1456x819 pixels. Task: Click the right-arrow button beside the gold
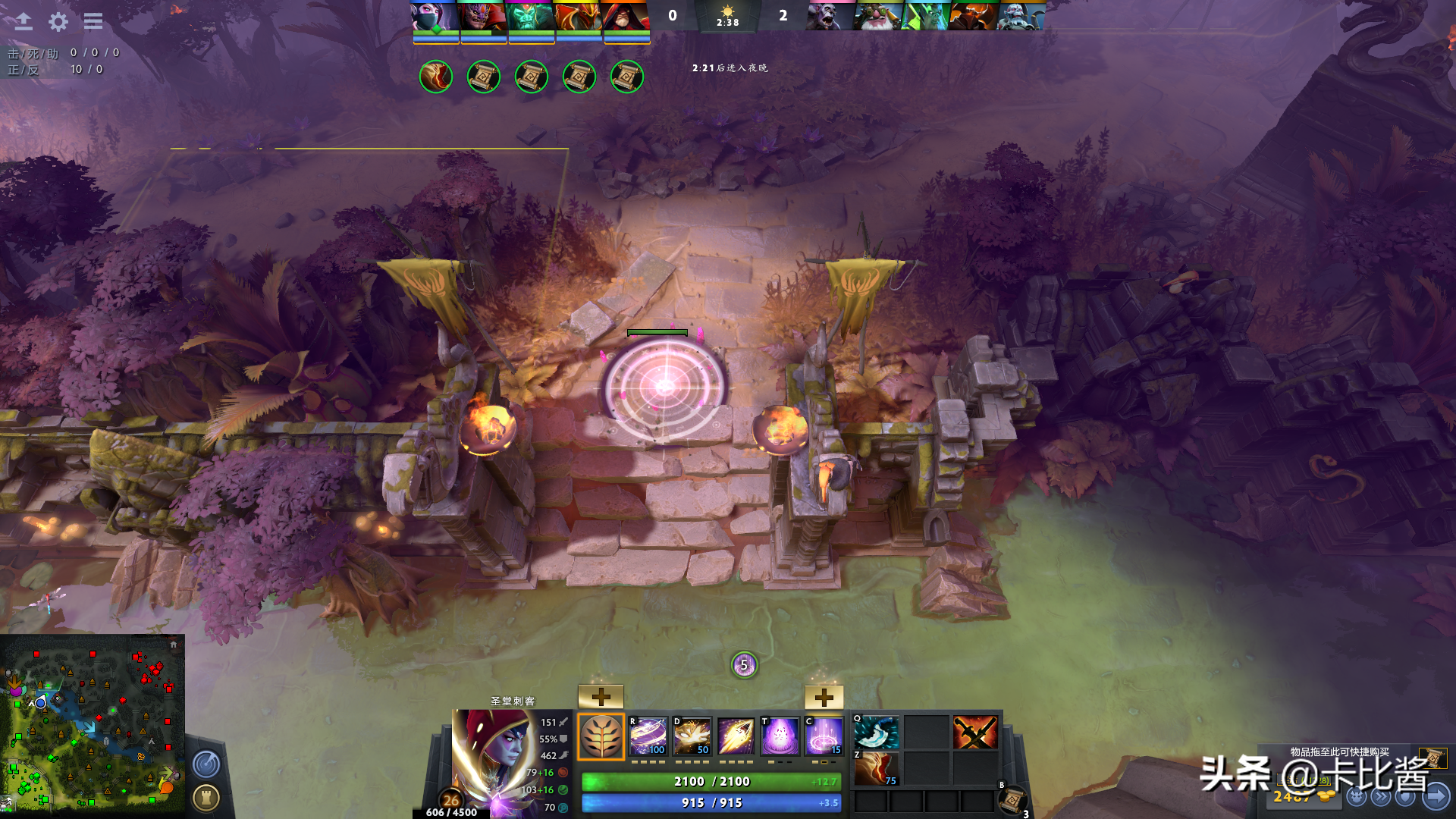click(x=1436, y=796)
